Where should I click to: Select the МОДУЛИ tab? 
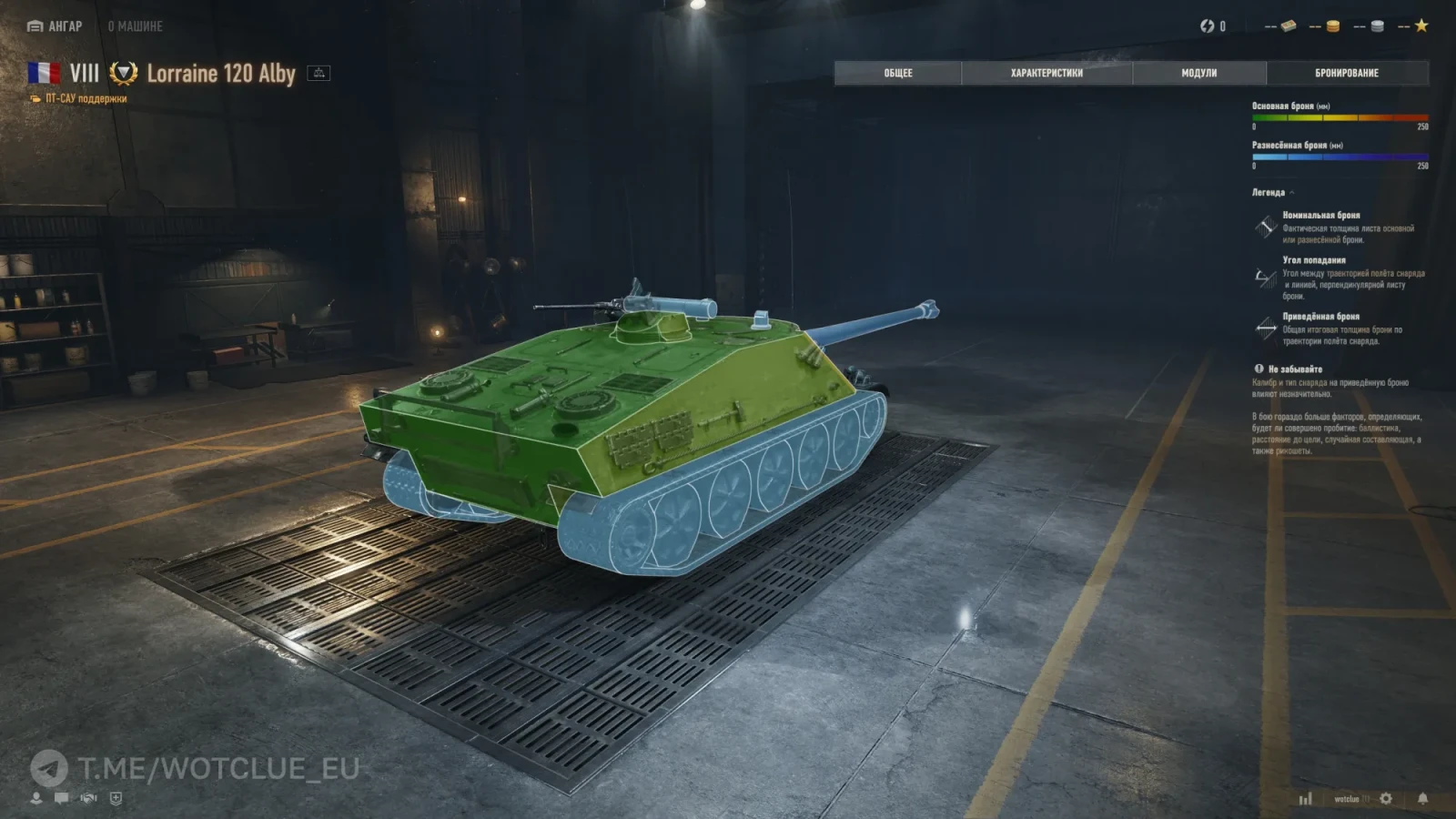[x=1198, y=73]
